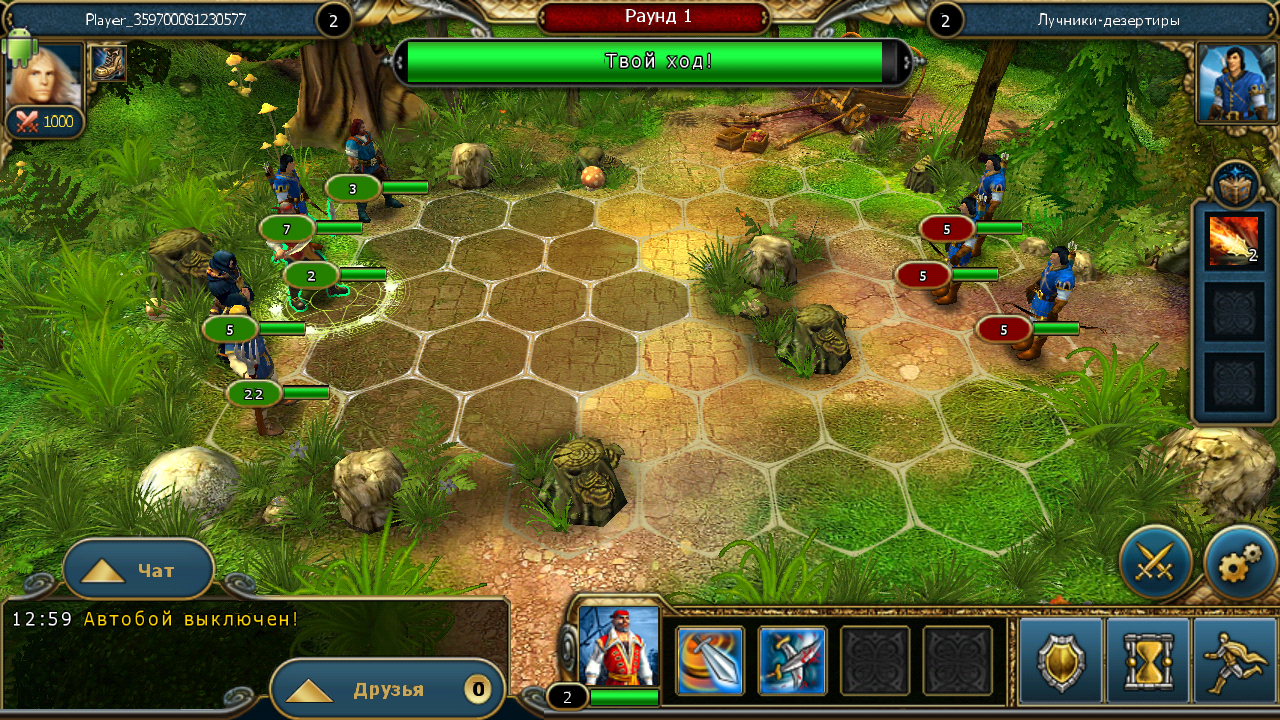Activate the spinning blade ability
The height and width of the screenshot is (720, 1280).
(710, 661)
